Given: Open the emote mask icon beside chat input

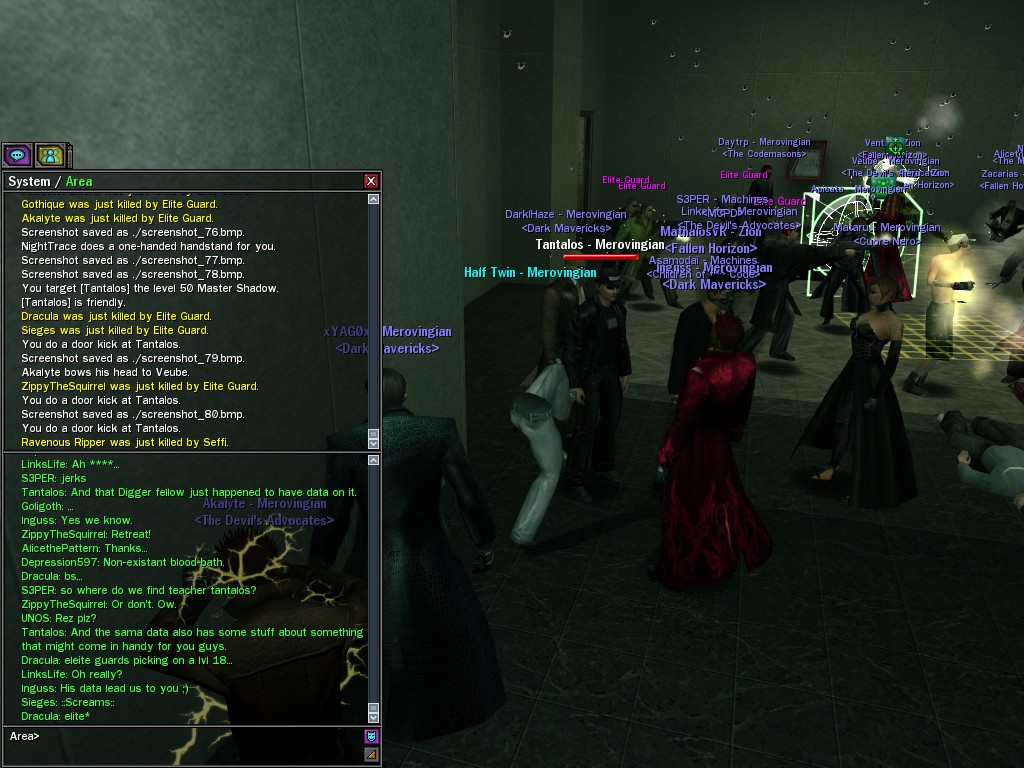Looking at the screenshot, I should [x=371, y=737].
